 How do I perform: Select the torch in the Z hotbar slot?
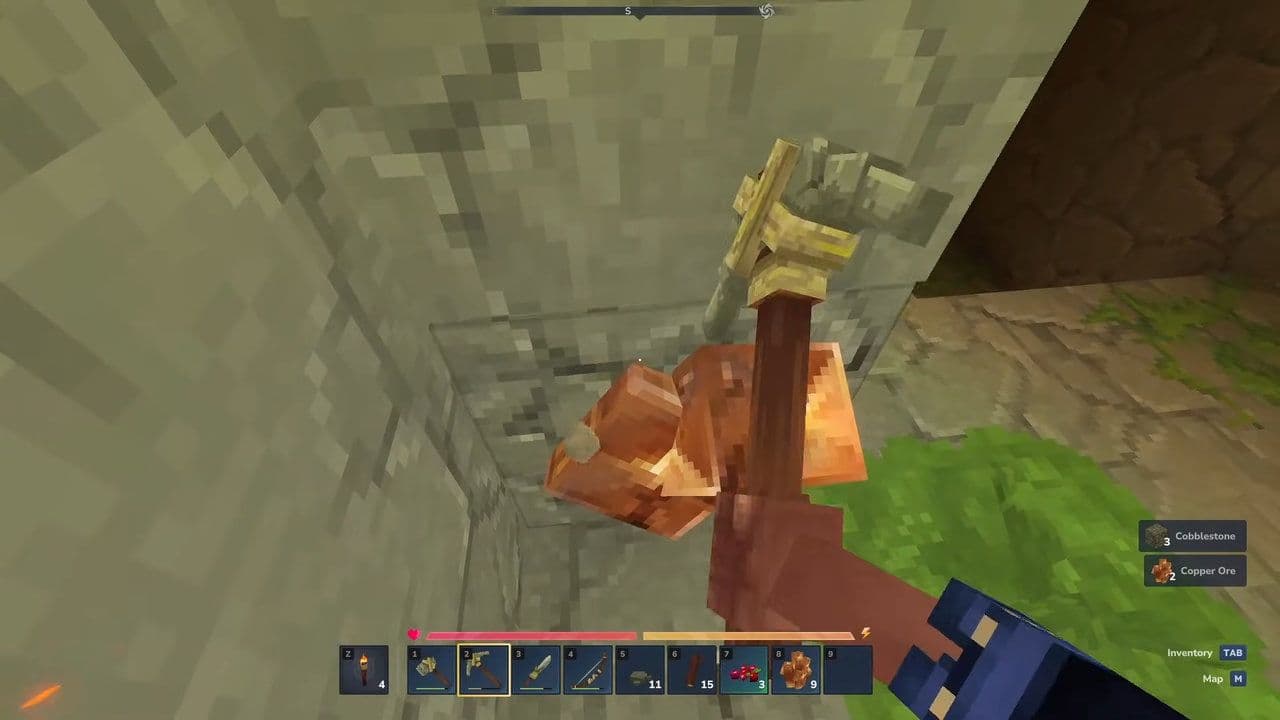[x=368, y=668]
